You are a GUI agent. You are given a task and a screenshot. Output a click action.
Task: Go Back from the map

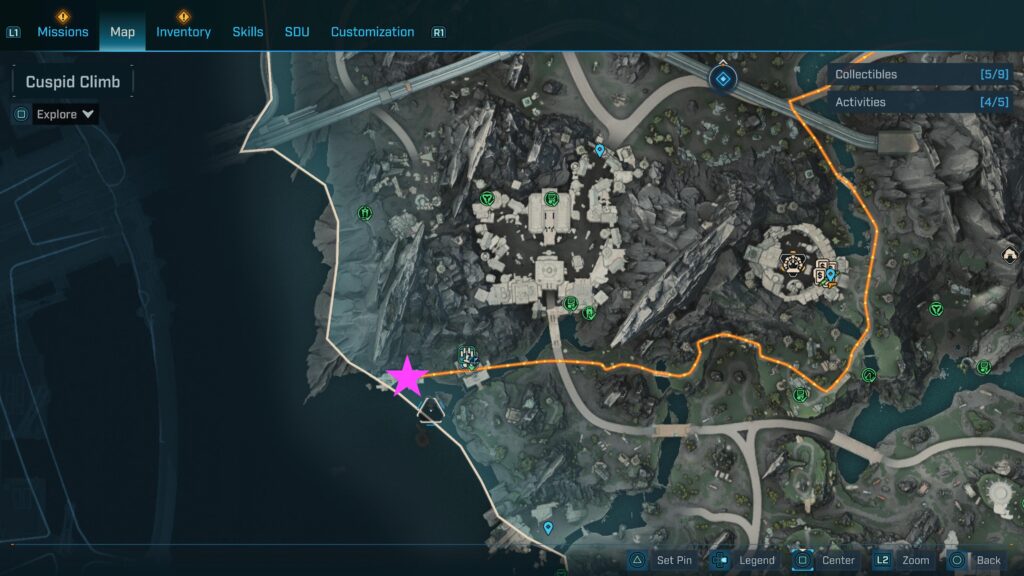point(975,561)
